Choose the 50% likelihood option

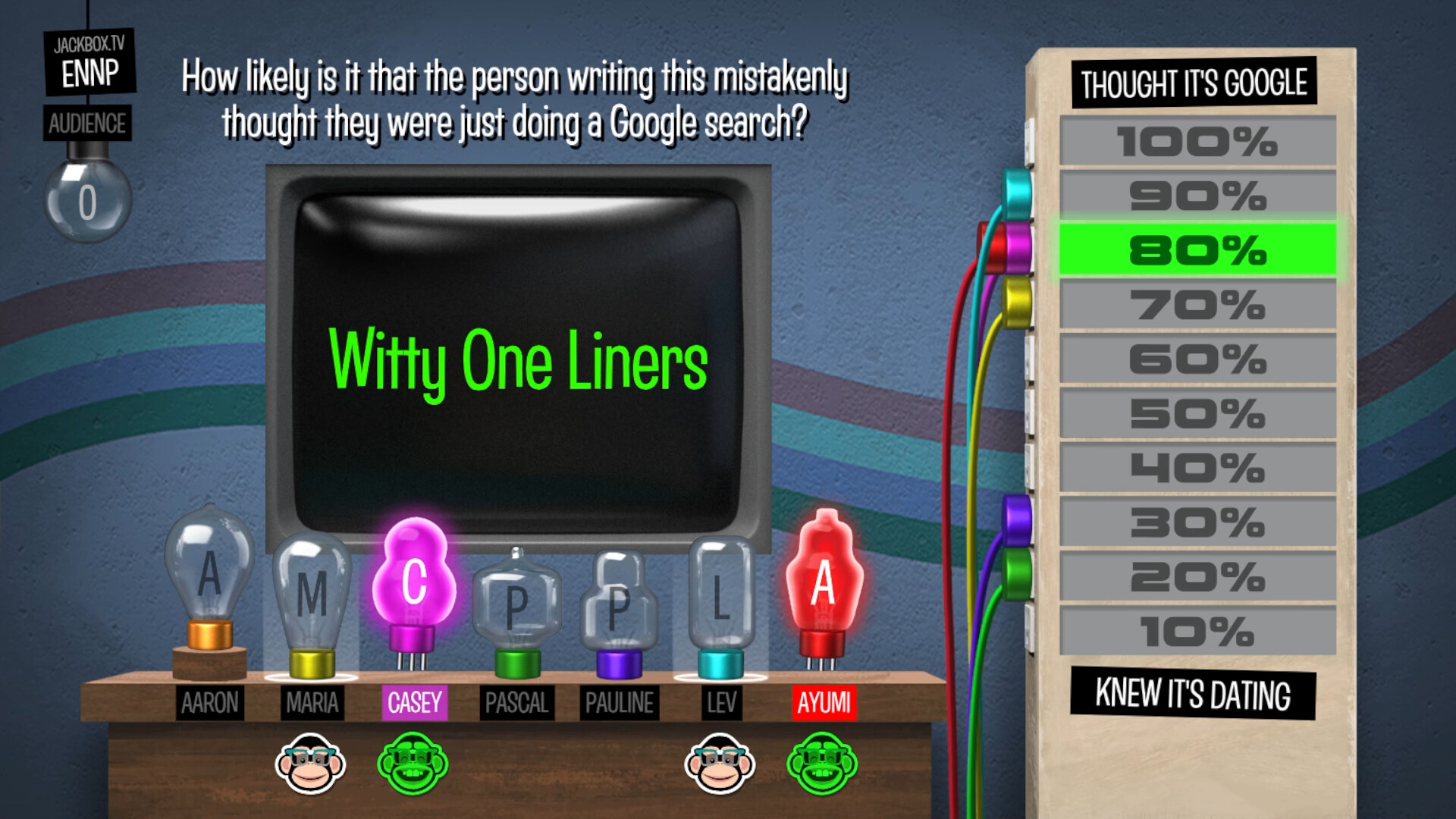(x=1195, y=413)
